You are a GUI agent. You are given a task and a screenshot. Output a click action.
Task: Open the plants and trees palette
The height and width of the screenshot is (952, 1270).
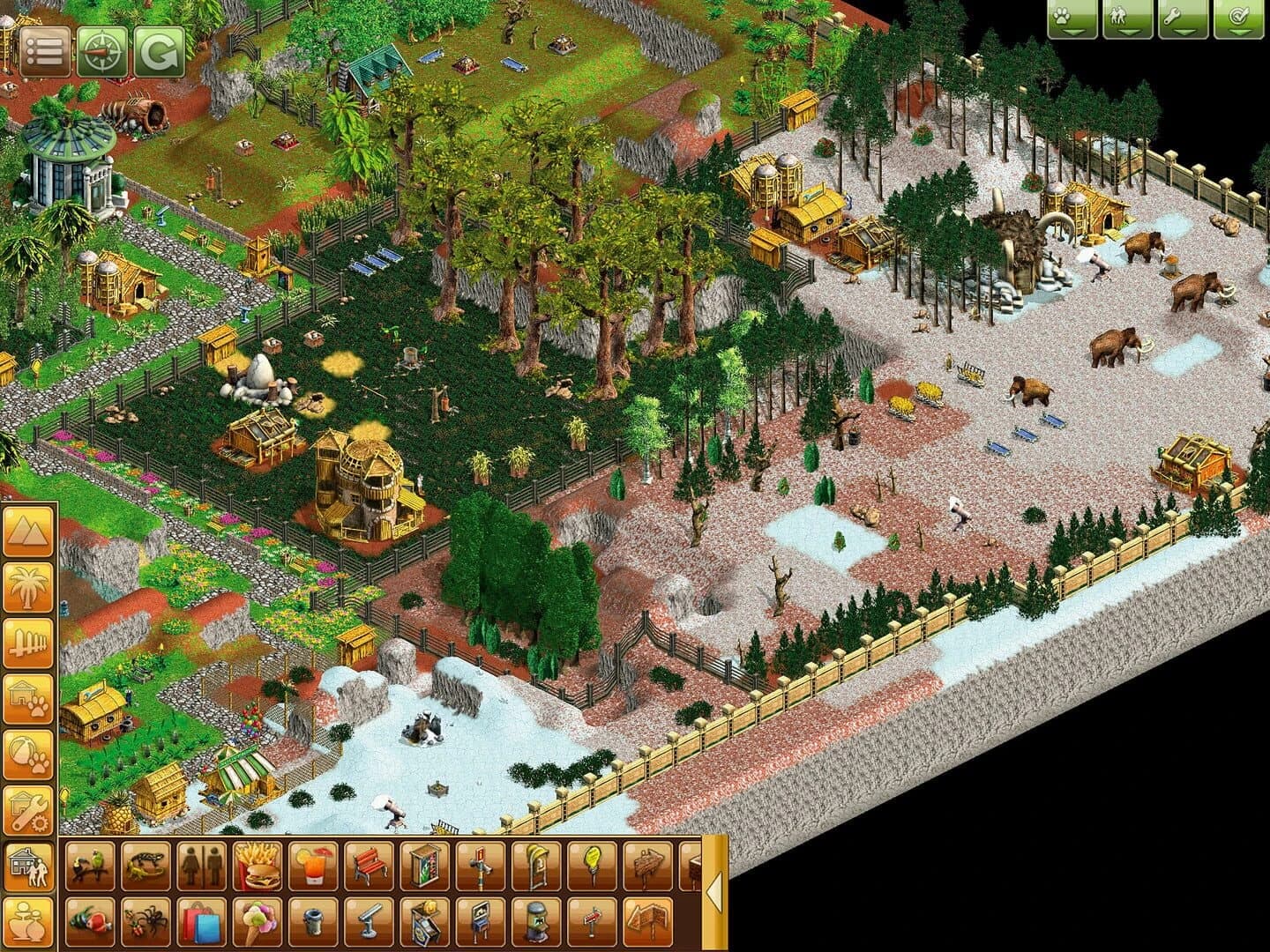[29, 586]
